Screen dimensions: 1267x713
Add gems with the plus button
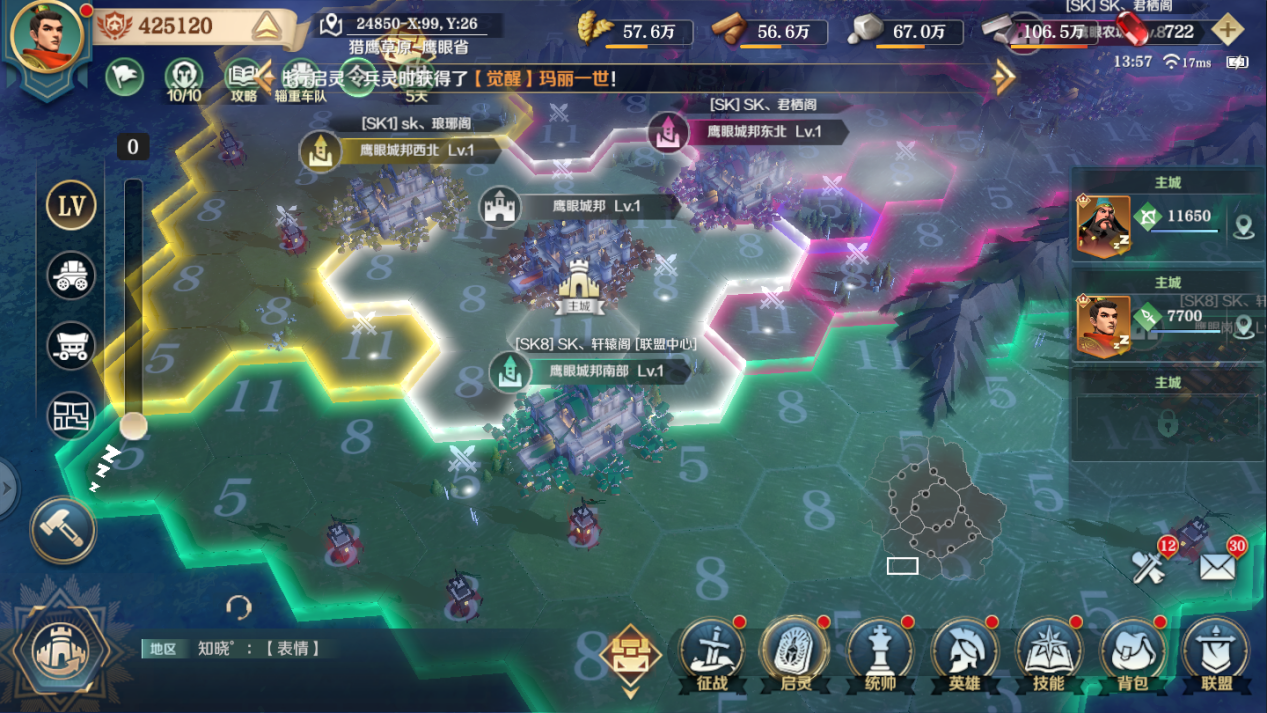pyautogui.click(x=1228, y=30)
